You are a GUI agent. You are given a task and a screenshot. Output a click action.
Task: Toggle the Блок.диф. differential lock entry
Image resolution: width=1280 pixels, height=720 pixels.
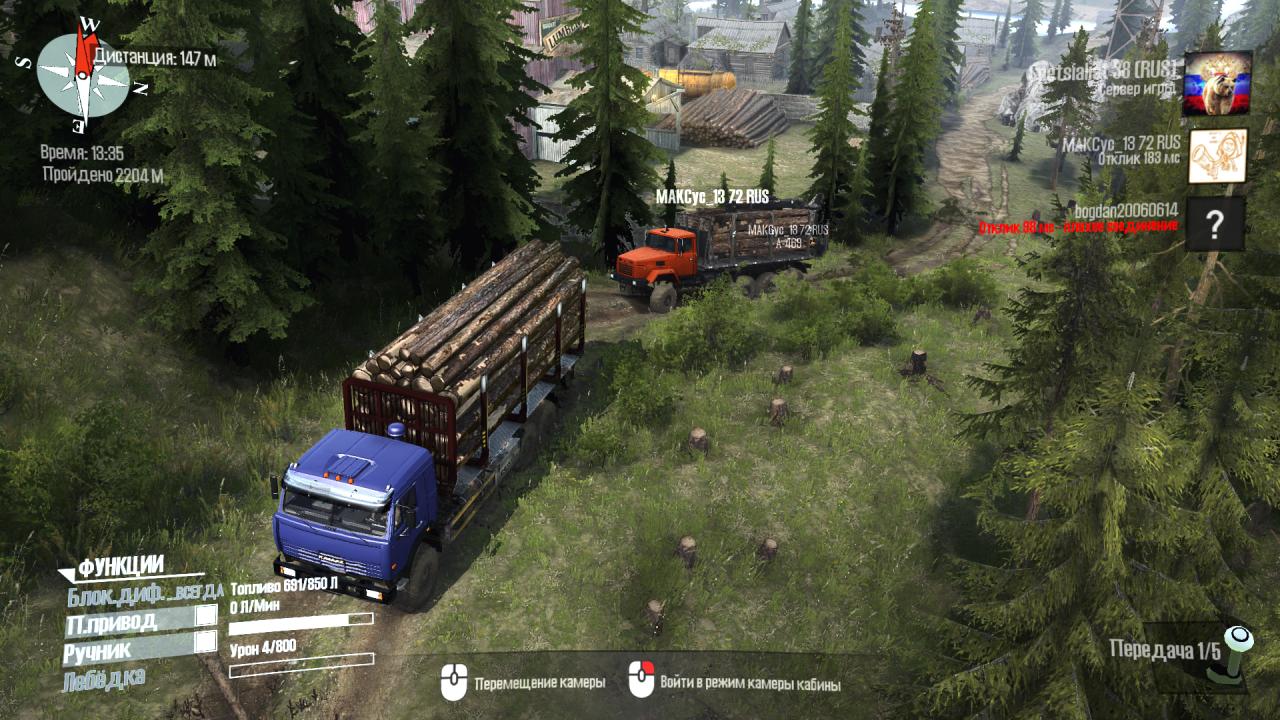click(144, 595)
